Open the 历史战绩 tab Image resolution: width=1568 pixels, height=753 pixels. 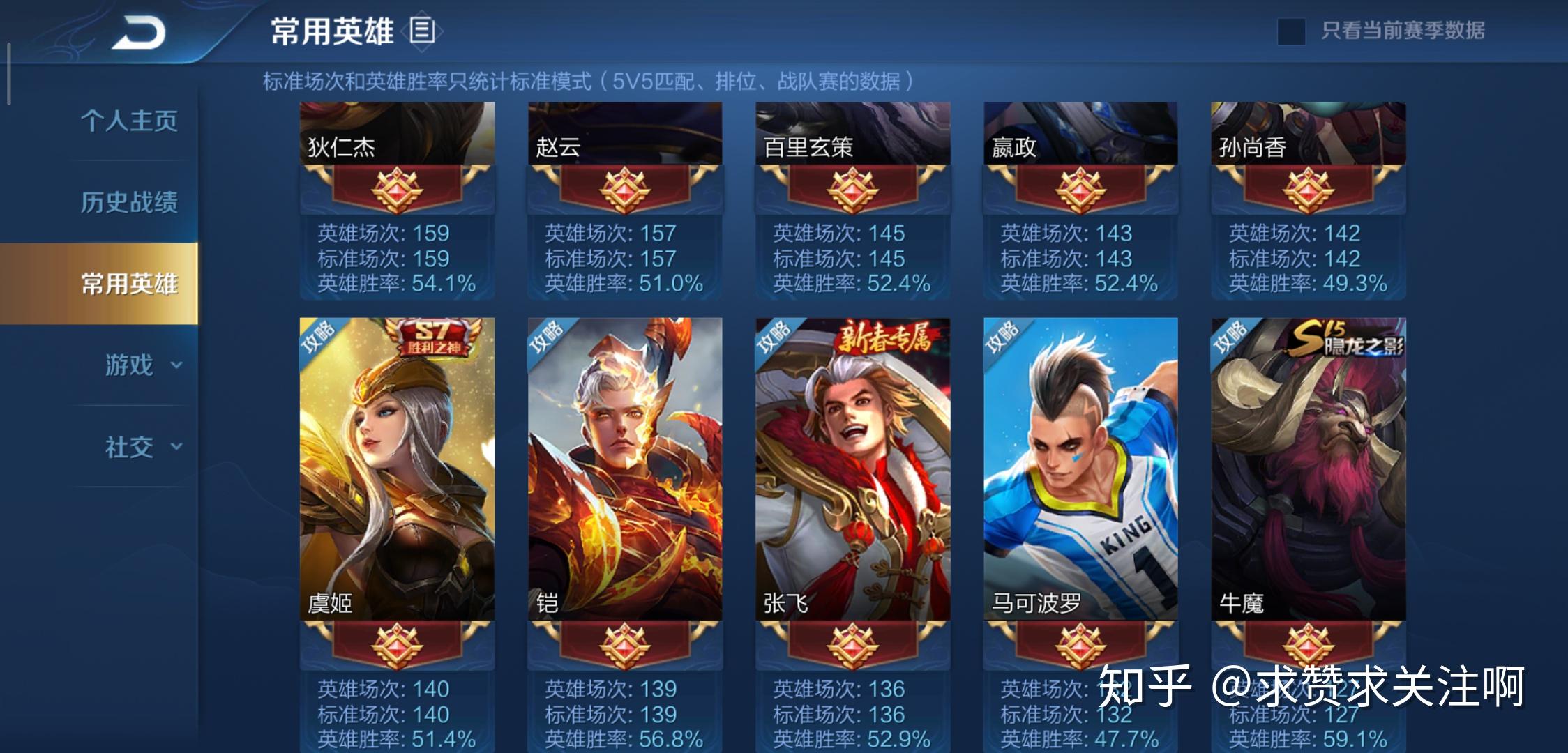[129, 202]
